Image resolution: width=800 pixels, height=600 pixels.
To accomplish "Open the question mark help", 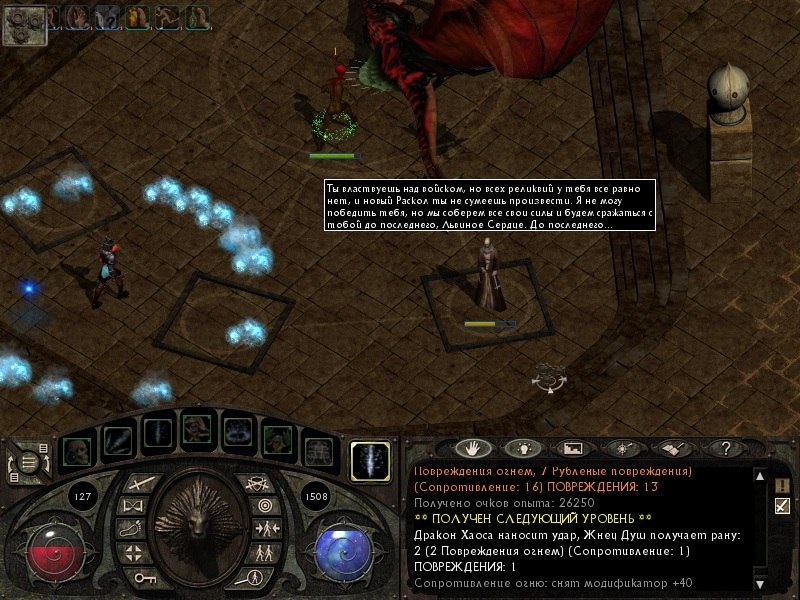I will point(726,449).
